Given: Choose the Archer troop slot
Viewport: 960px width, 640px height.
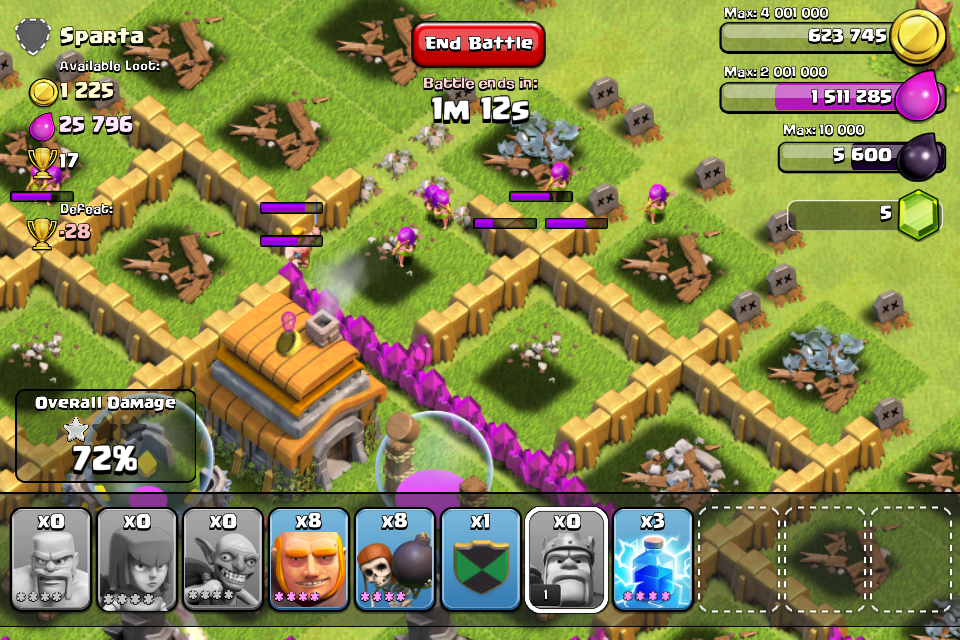Looking at the screenshot, I should coord(137,560).
